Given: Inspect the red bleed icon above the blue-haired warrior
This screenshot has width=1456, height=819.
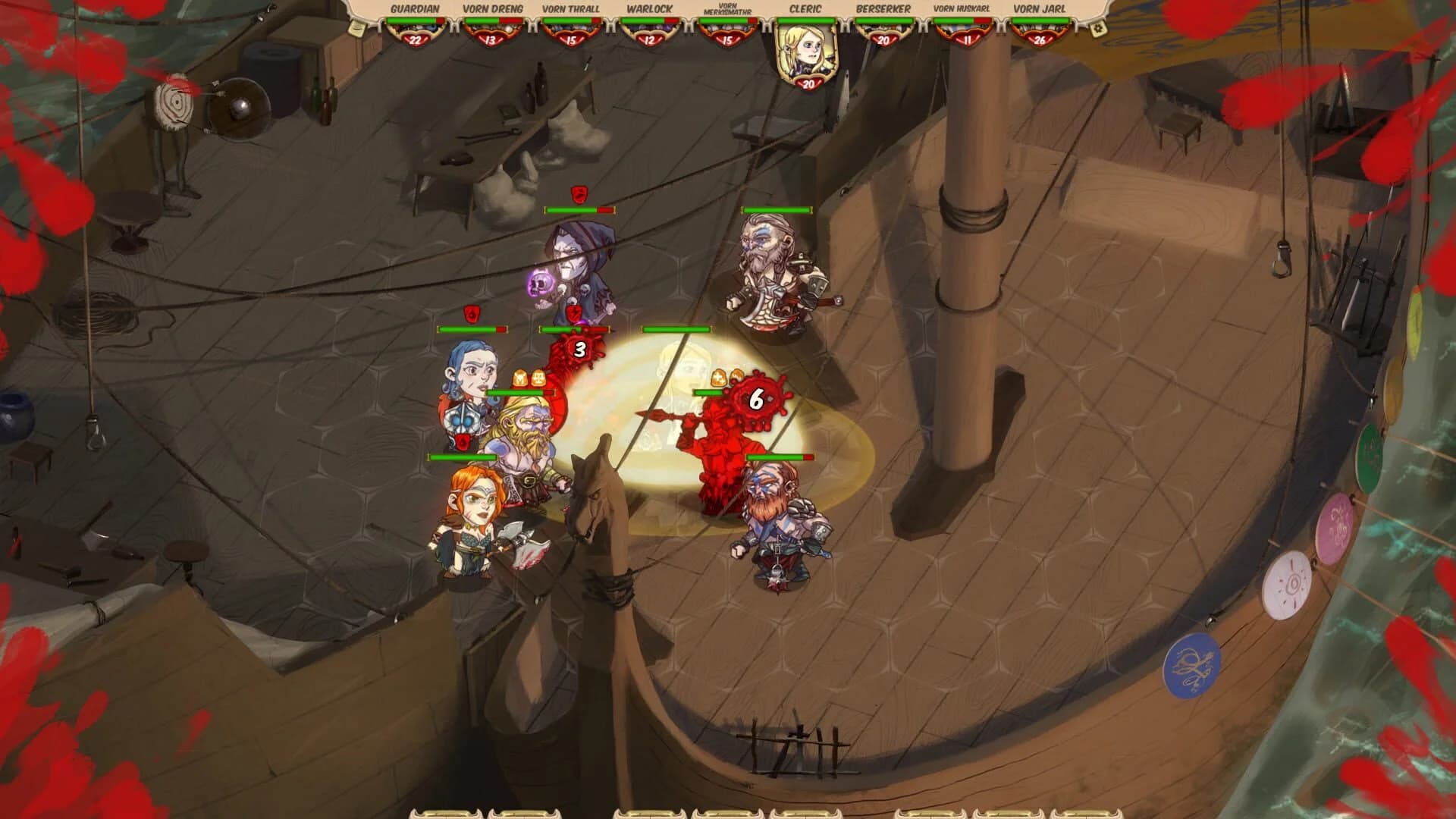Looking at the screenshot, I should 472,312.
